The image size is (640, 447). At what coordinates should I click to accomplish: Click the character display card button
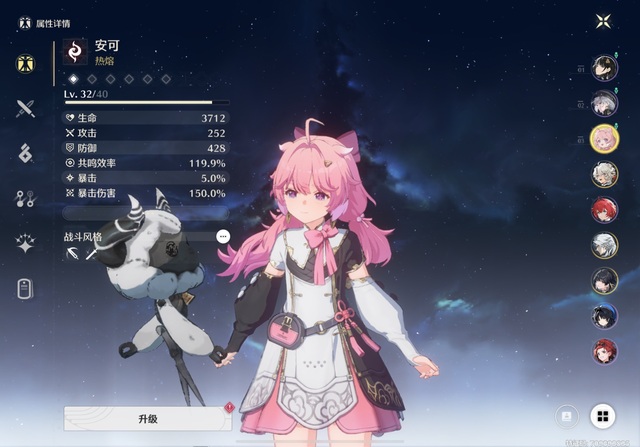tap(566, 416)
